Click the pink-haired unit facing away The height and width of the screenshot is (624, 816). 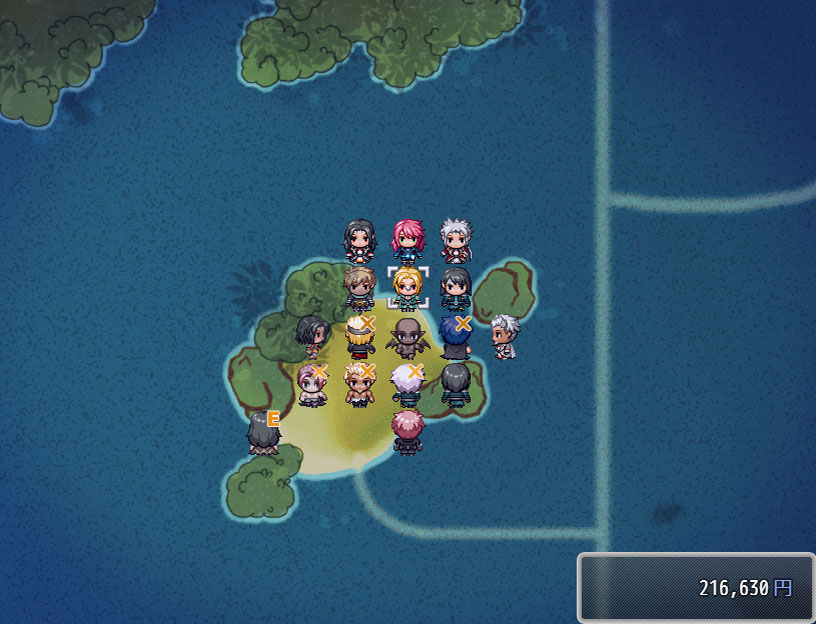pyautogui.click(x=408, y=432)
